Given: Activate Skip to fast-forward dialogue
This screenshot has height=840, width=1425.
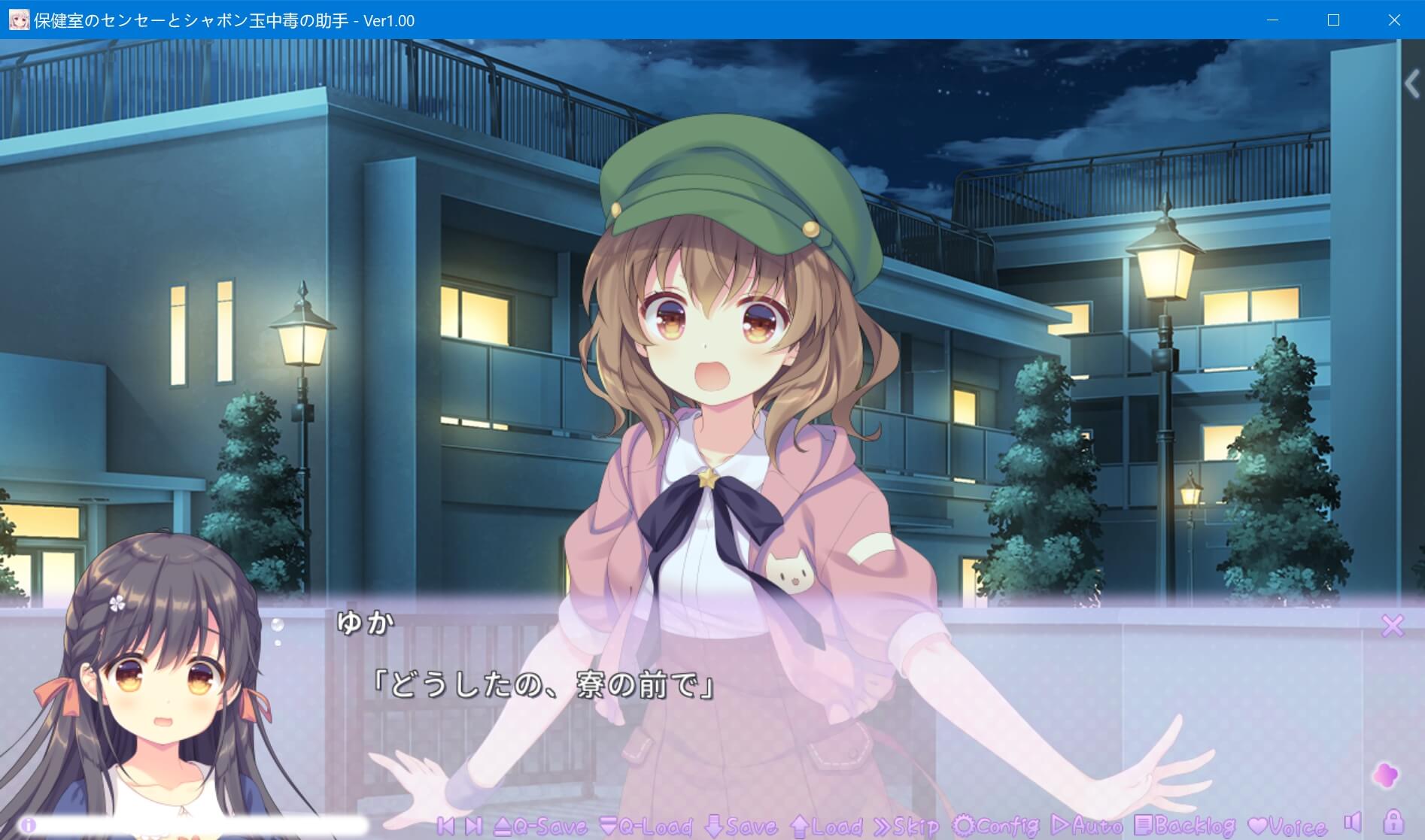Looking at the screenshot, I should (906, 826).
